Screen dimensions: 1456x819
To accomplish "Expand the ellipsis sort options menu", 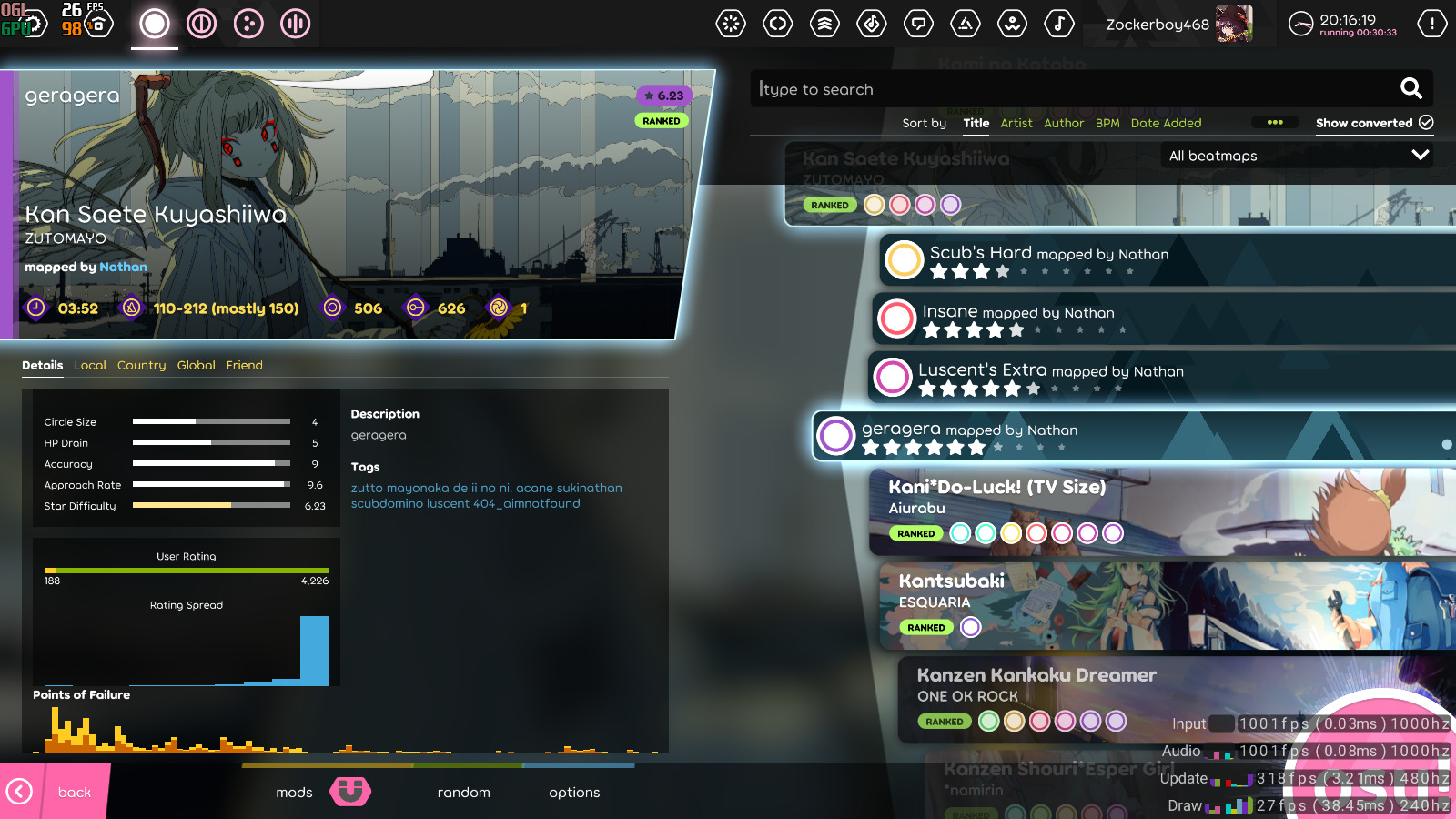I will [1276, 121].
